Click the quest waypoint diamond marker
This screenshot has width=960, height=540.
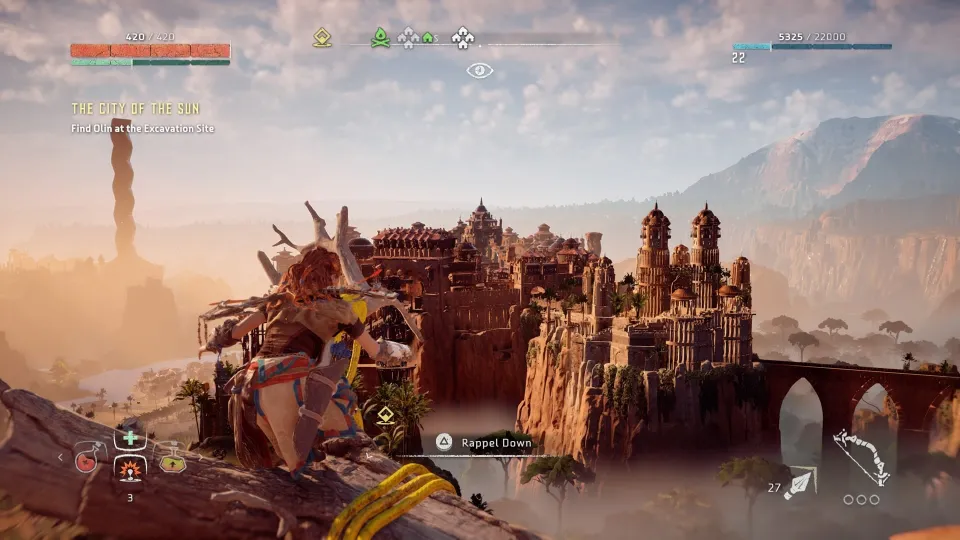385,414
